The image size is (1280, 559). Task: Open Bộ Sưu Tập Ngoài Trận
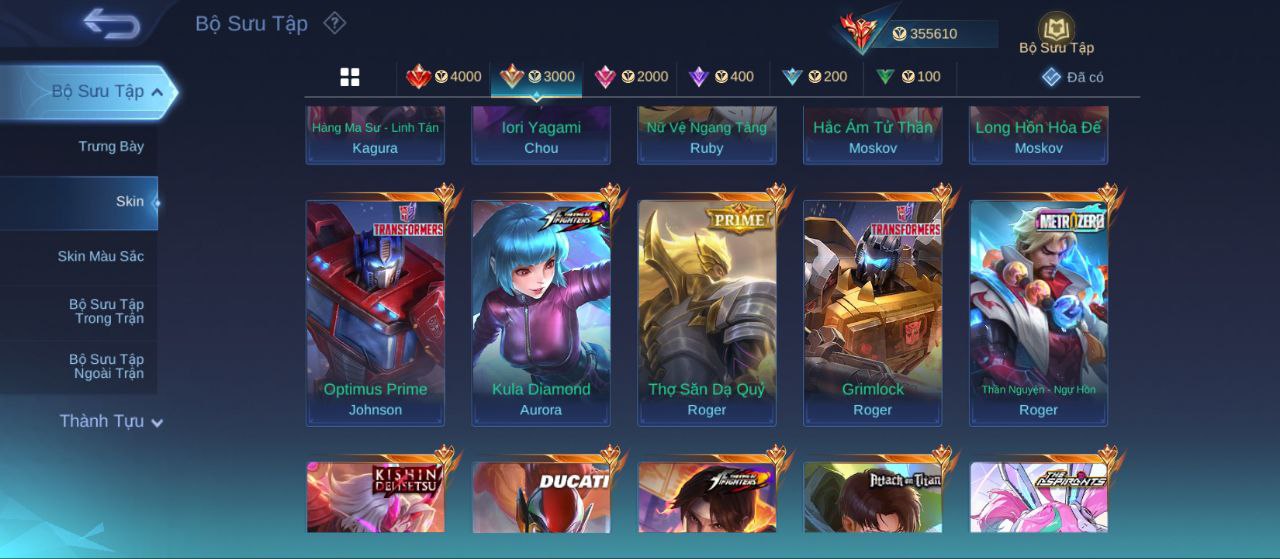(106, 366)
